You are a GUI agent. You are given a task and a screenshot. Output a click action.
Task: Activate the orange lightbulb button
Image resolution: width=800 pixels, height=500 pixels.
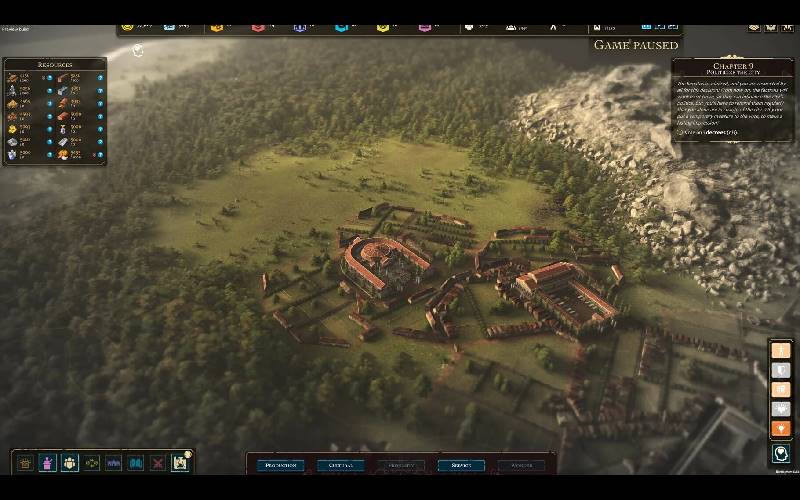click(x=781, y=428)
